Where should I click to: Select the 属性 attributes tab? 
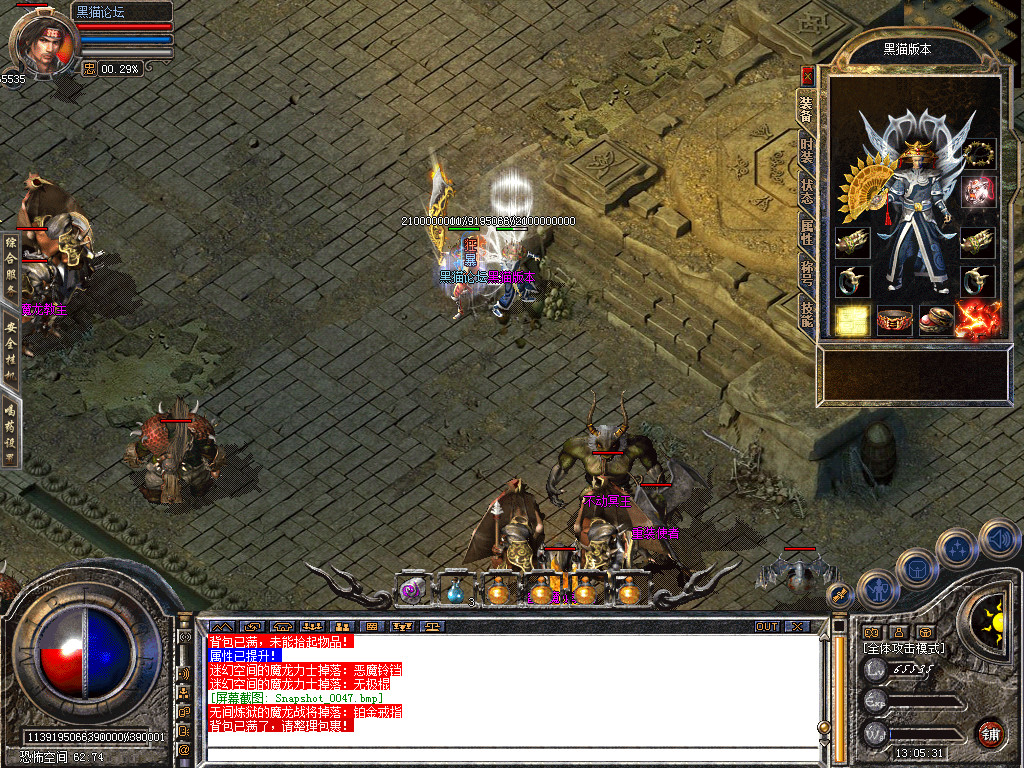(x=807, y=232)
